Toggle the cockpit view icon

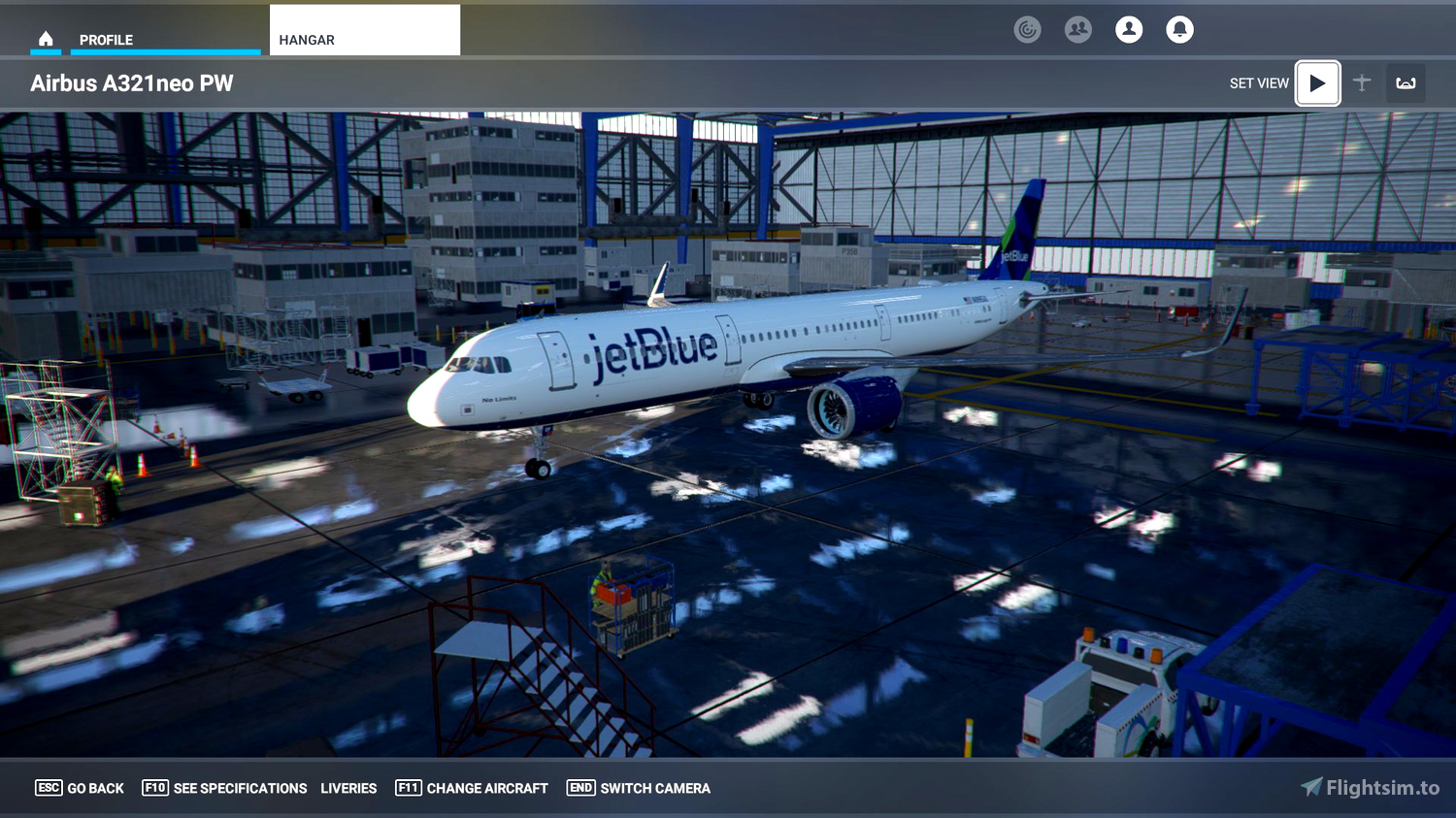click(1406, 83)
